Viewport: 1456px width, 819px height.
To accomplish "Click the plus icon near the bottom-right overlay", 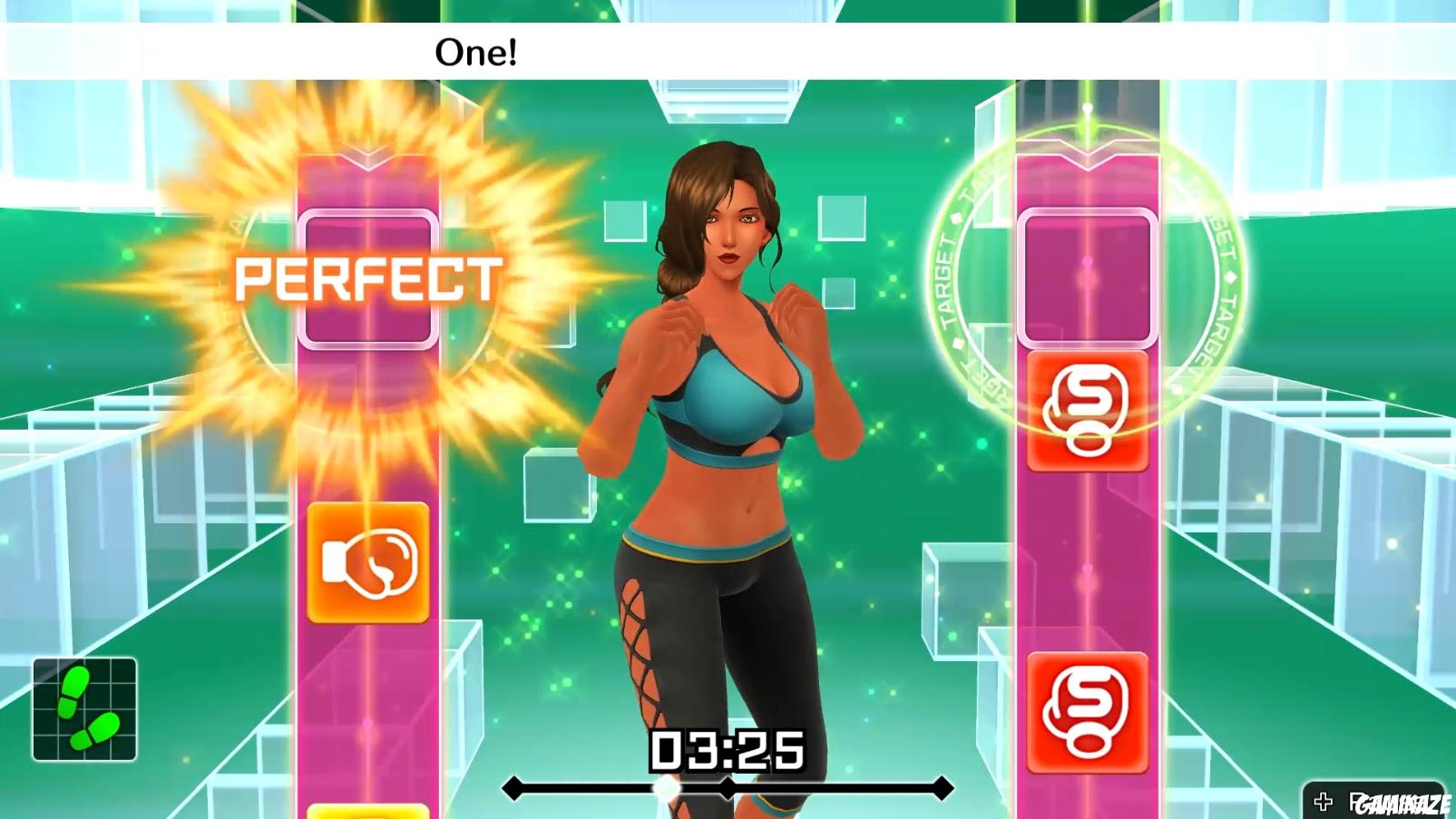I will click(x=1322, y=801).
